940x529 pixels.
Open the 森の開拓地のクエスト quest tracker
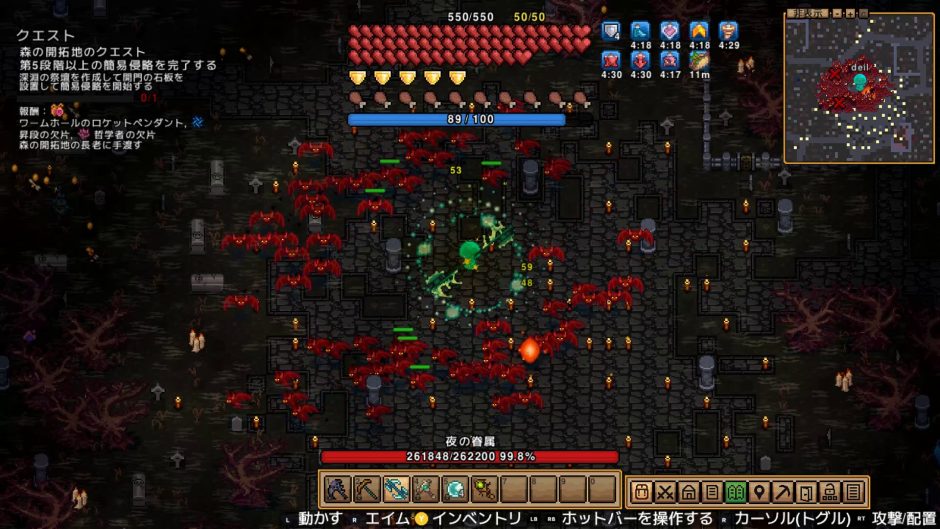click(82, 52)
